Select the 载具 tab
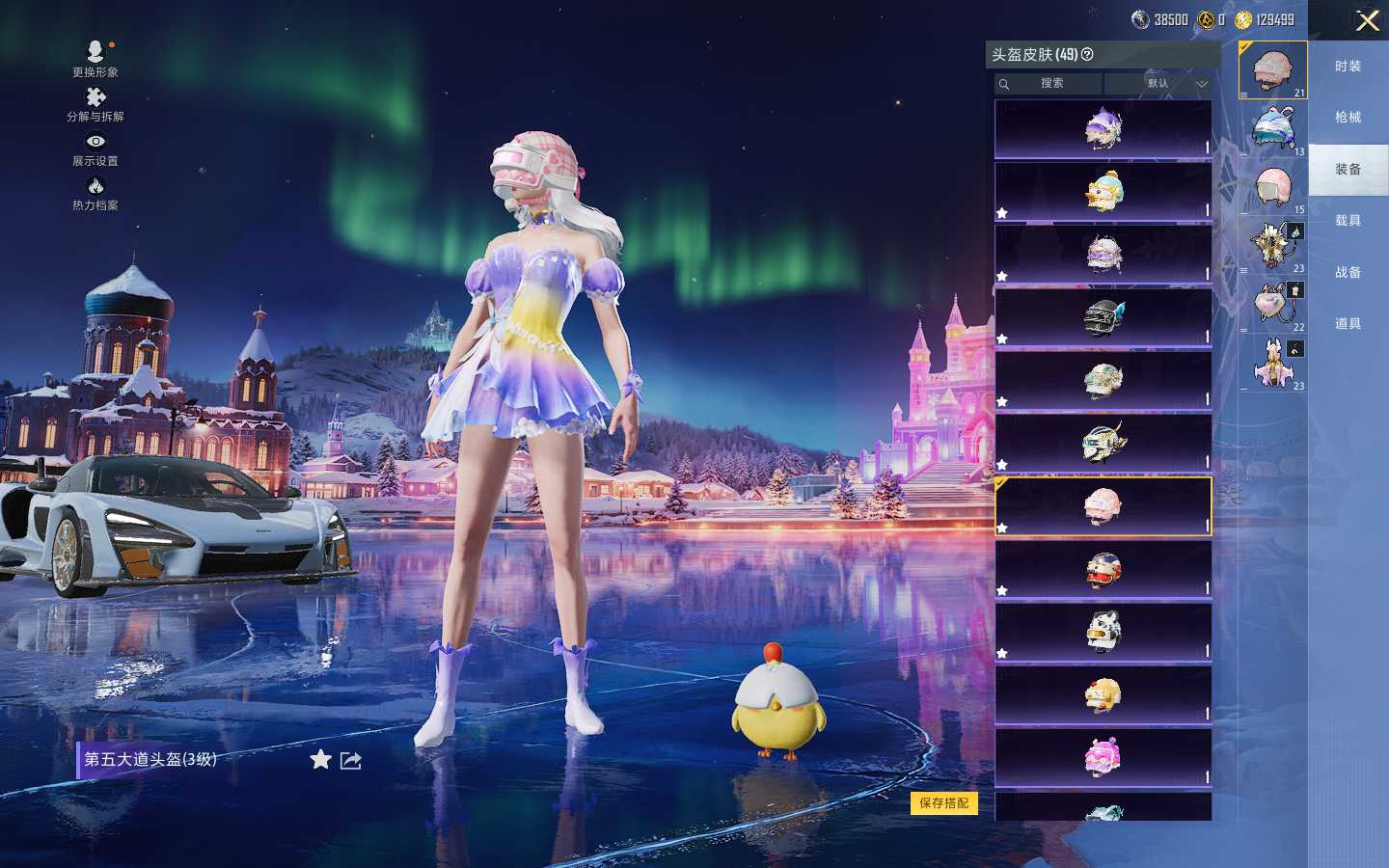This screenshot has height=868, width=1389. click(1348, 221)
